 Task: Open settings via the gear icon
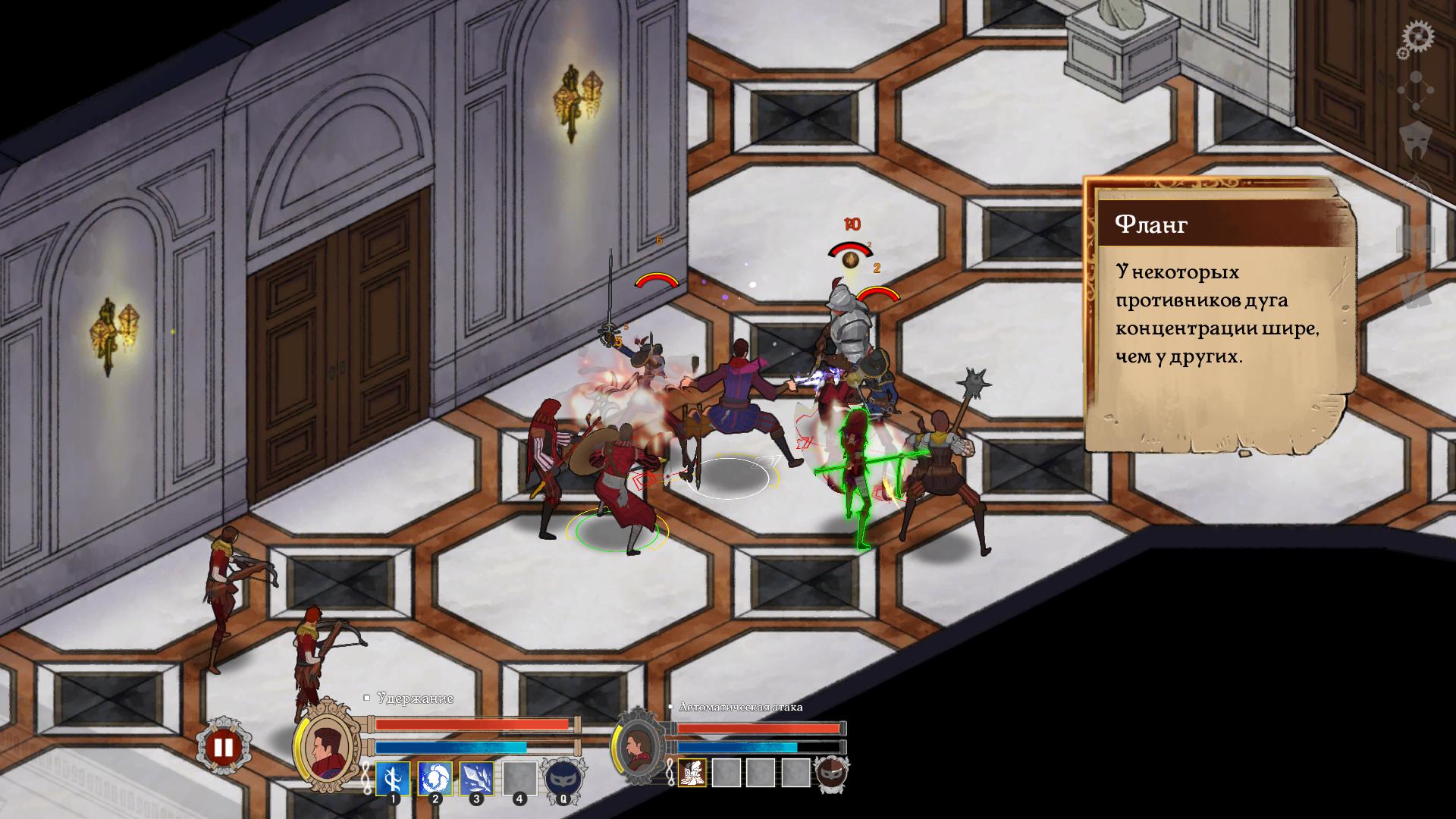1416,38
